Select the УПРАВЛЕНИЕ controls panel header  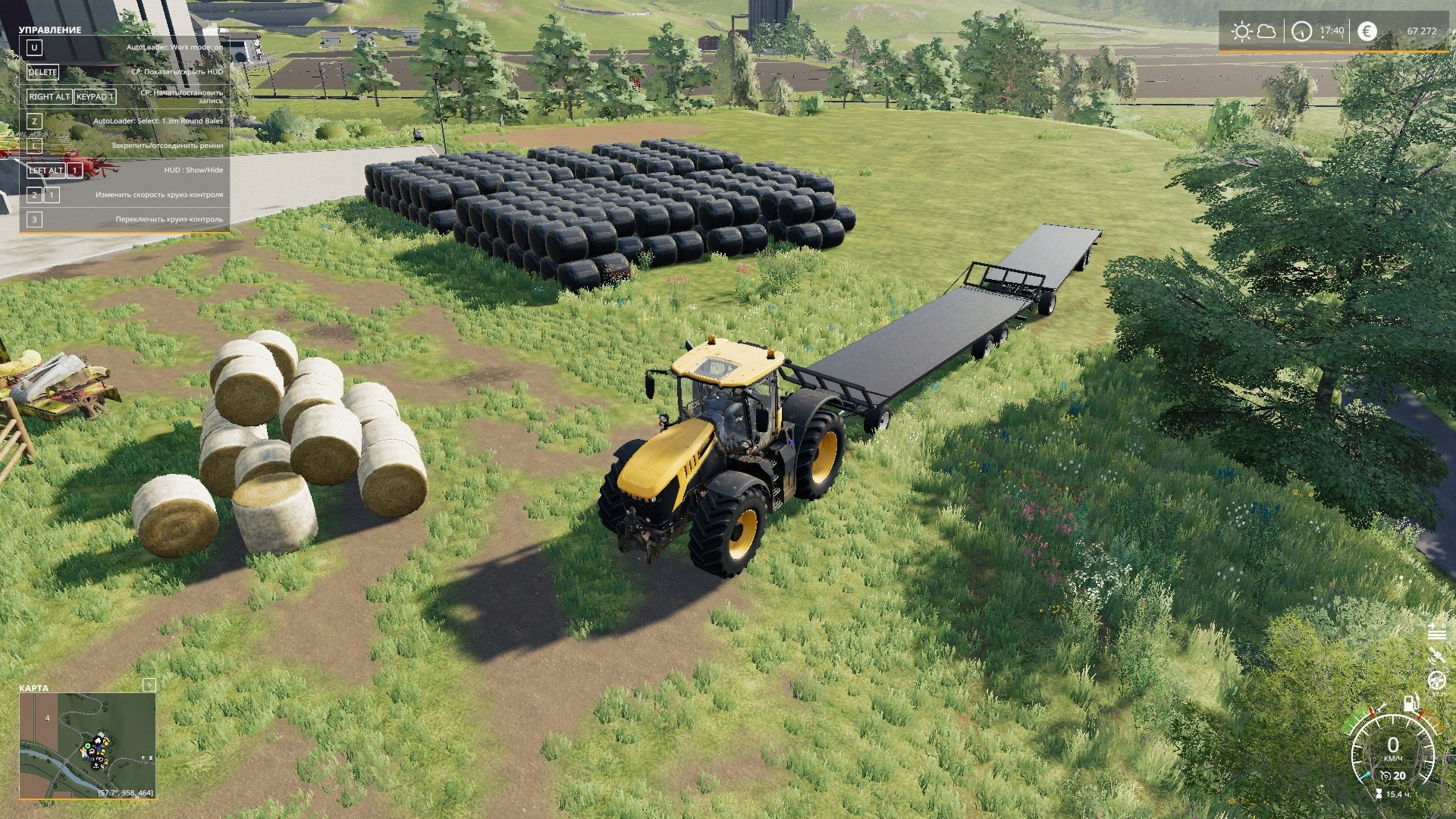[49, 30]
